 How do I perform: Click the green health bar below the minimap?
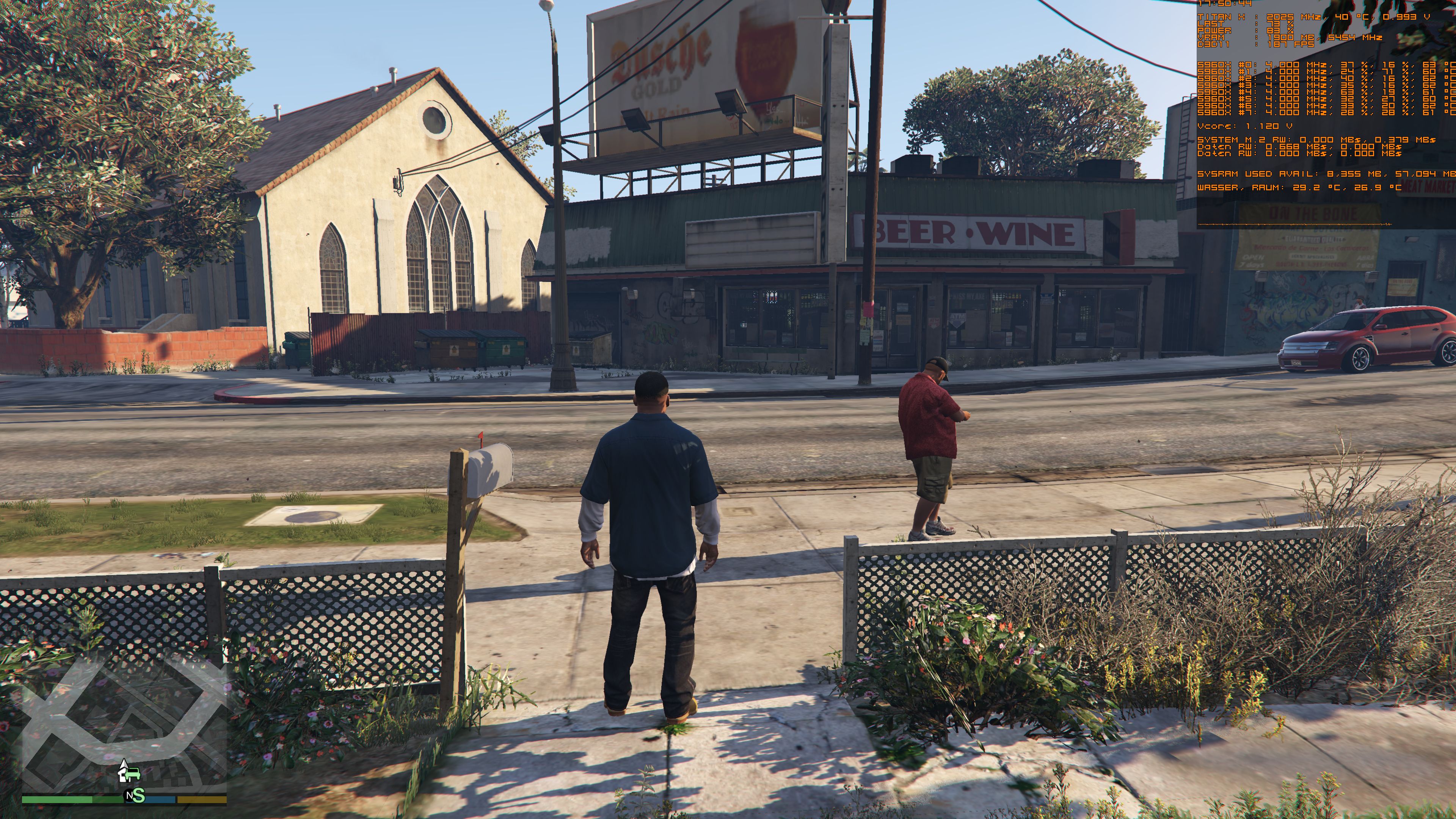(56, 800)
